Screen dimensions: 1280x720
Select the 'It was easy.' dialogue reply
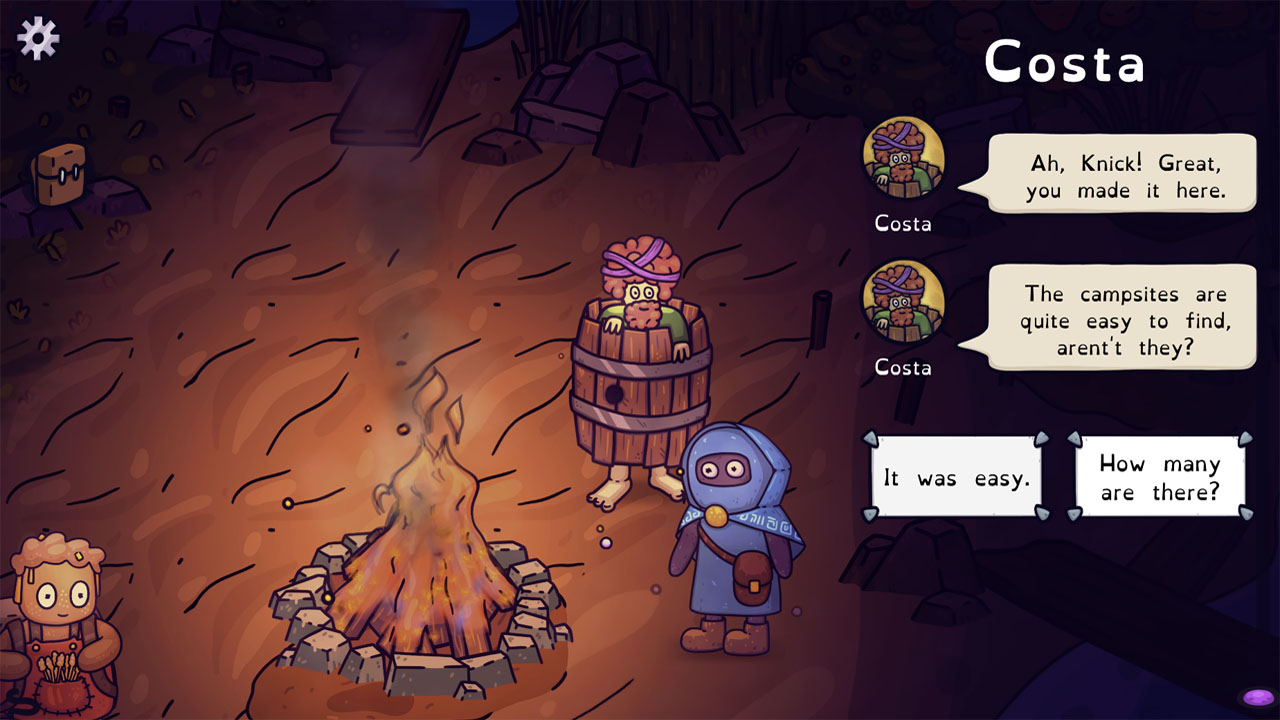(x=955, y=478)
